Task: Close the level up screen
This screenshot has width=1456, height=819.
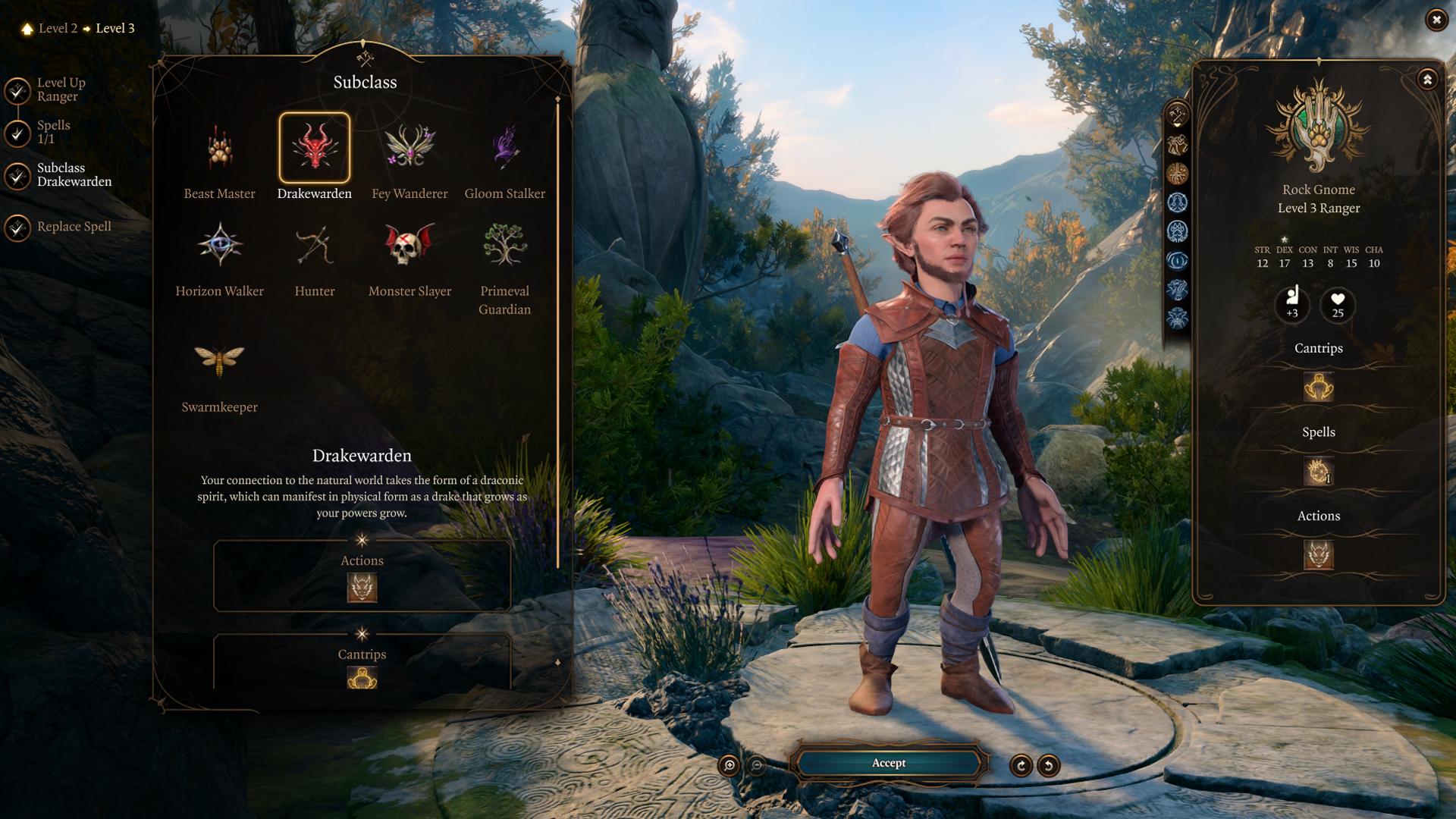Action: coord(1436,20)
